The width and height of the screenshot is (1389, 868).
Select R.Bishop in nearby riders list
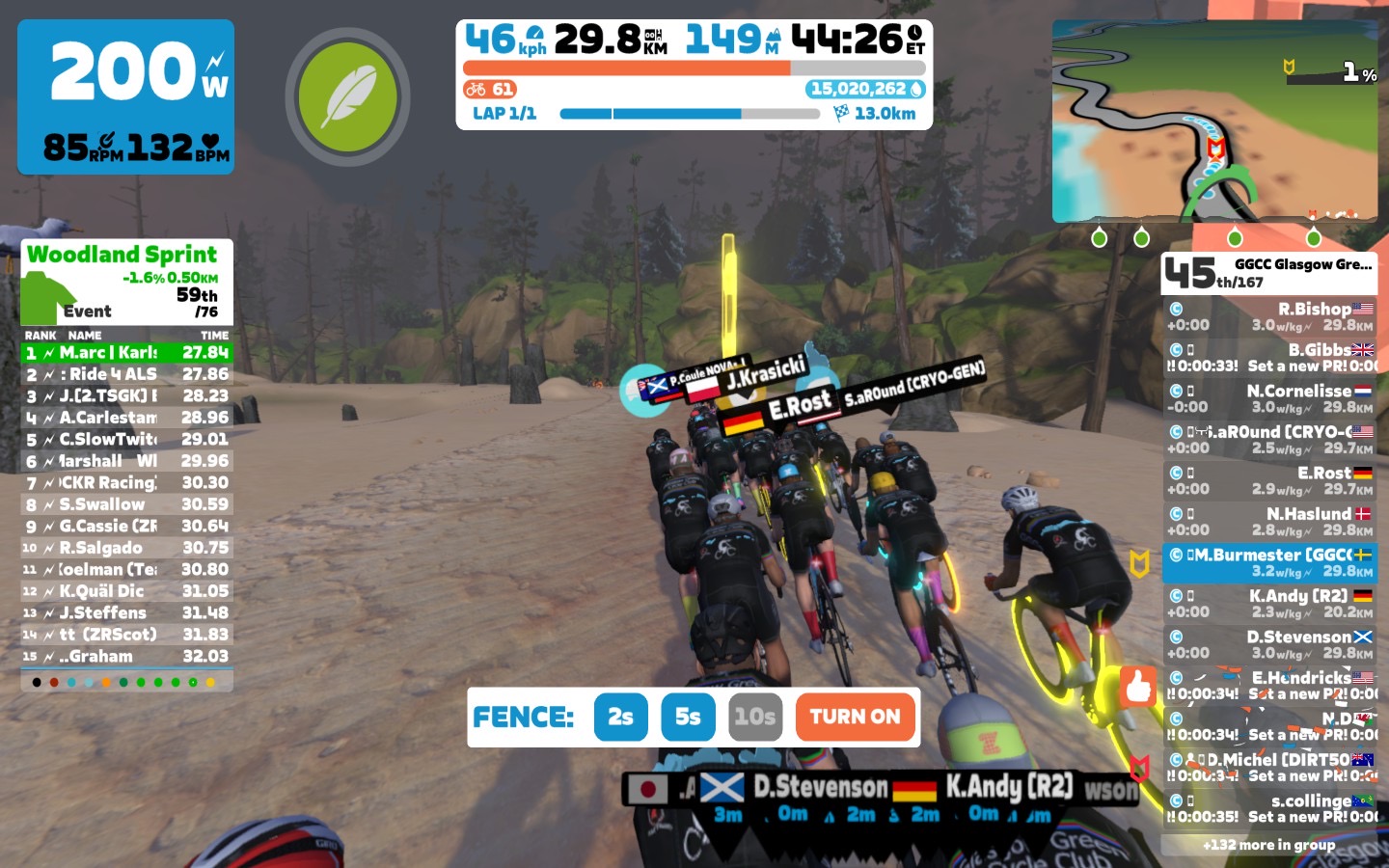pyautogui.click(x=1269, y=316)
